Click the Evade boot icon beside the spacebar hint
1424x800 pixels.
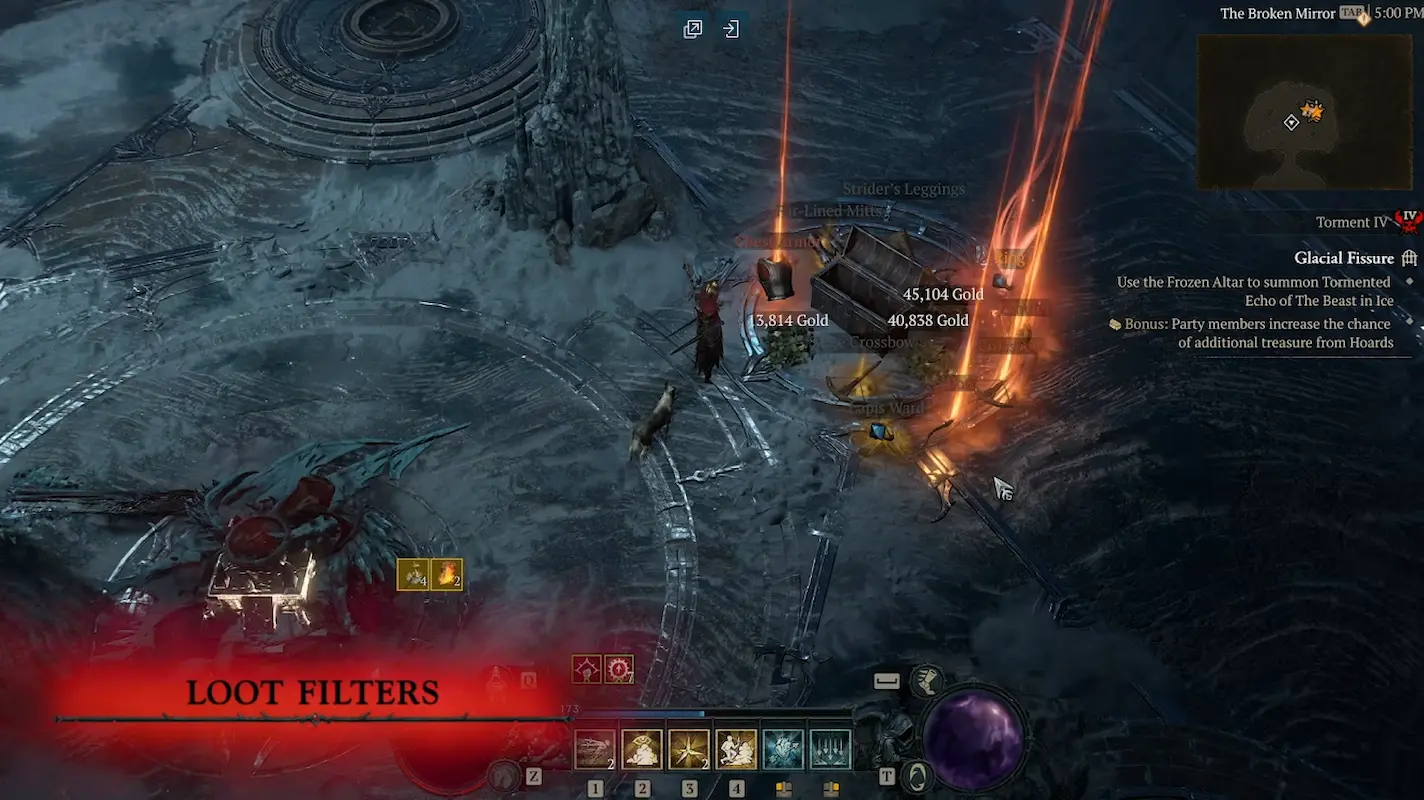tap(927, 683)
